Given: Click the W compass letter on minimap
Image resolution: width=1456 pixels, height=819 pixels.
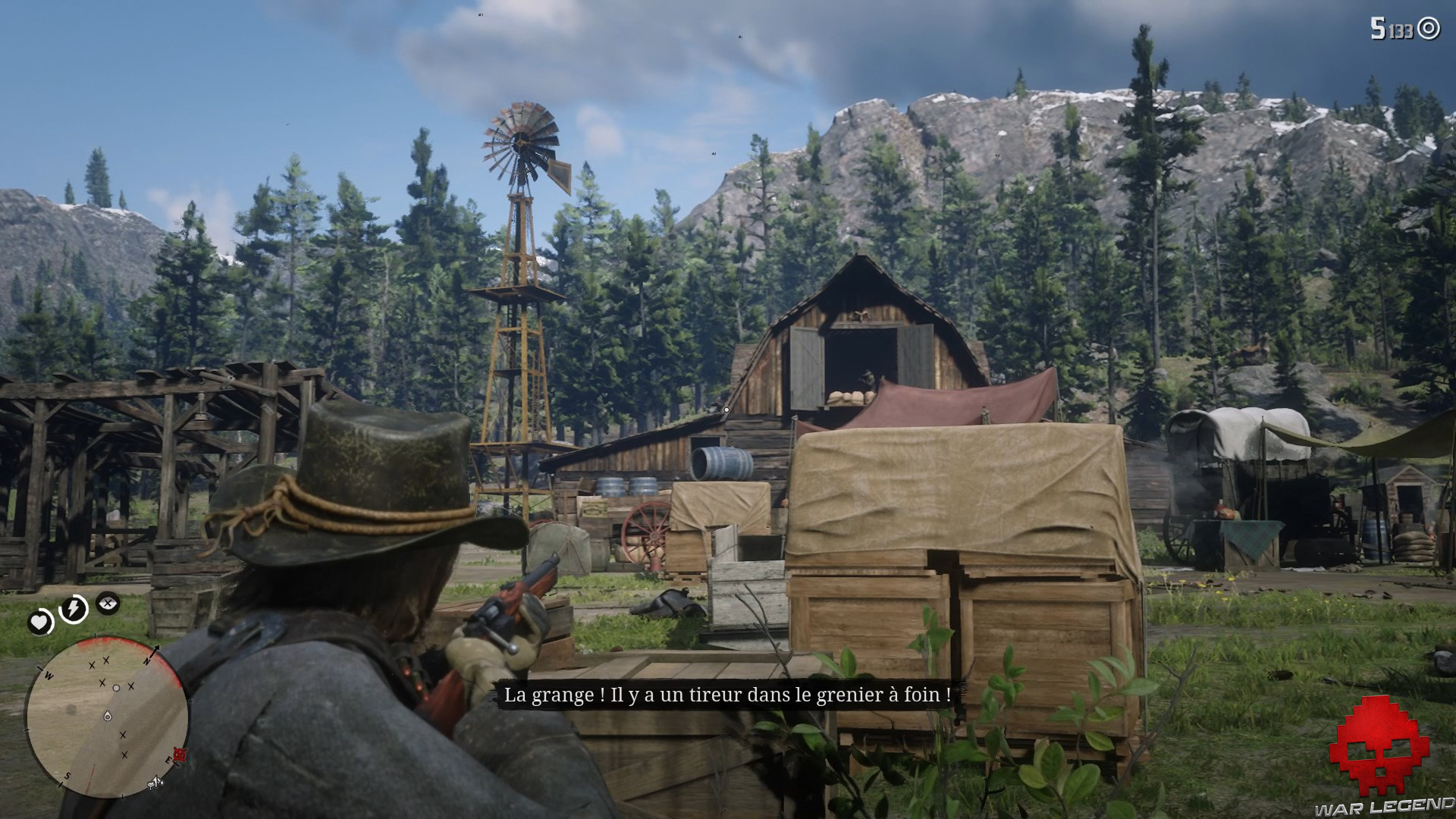Looking at the screenshot, I should click(x=49, y=675).
